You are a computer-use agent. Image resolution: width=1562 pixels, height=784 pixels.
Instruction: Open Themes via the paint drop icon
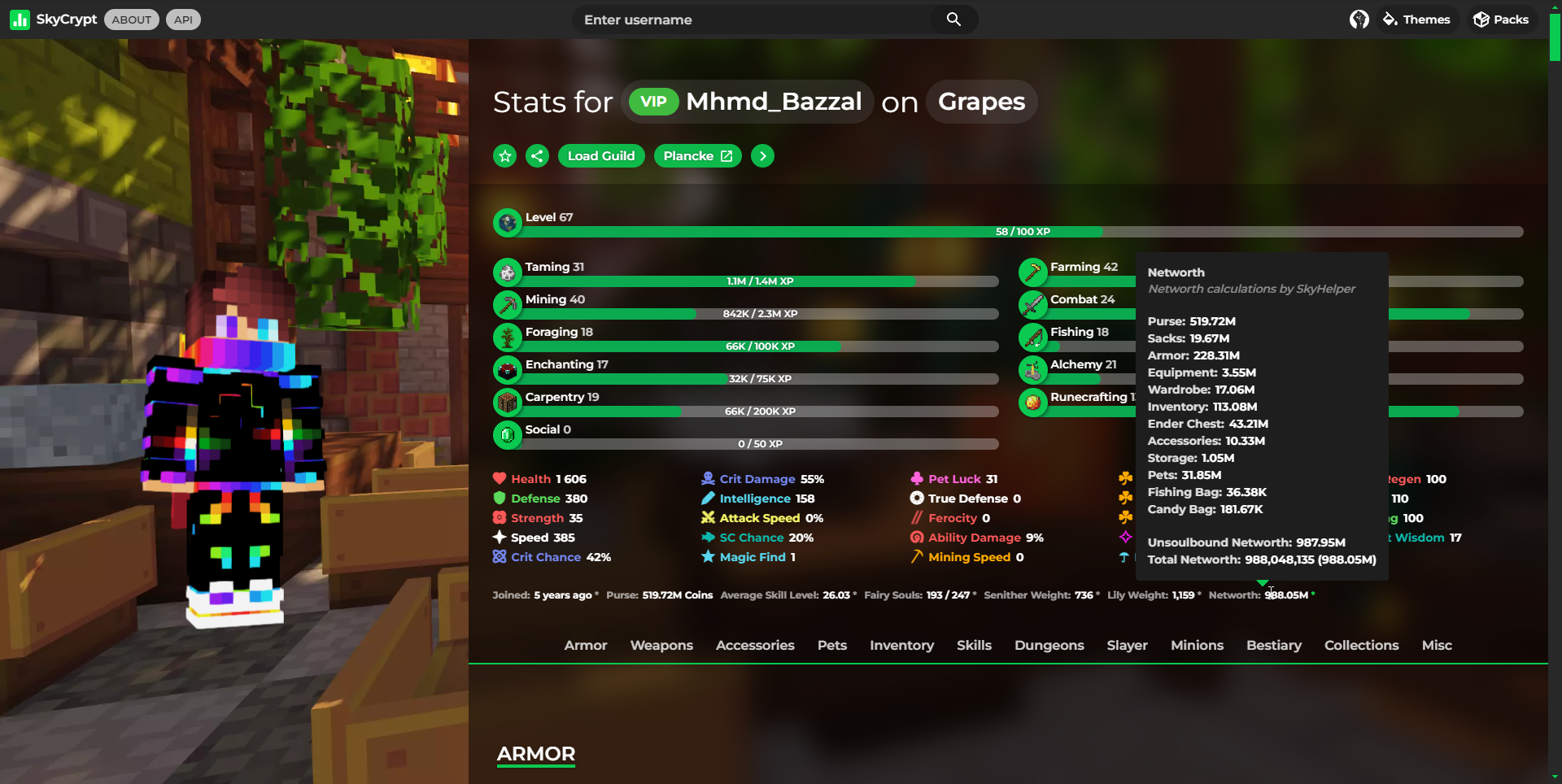(x=1389, y=19)
